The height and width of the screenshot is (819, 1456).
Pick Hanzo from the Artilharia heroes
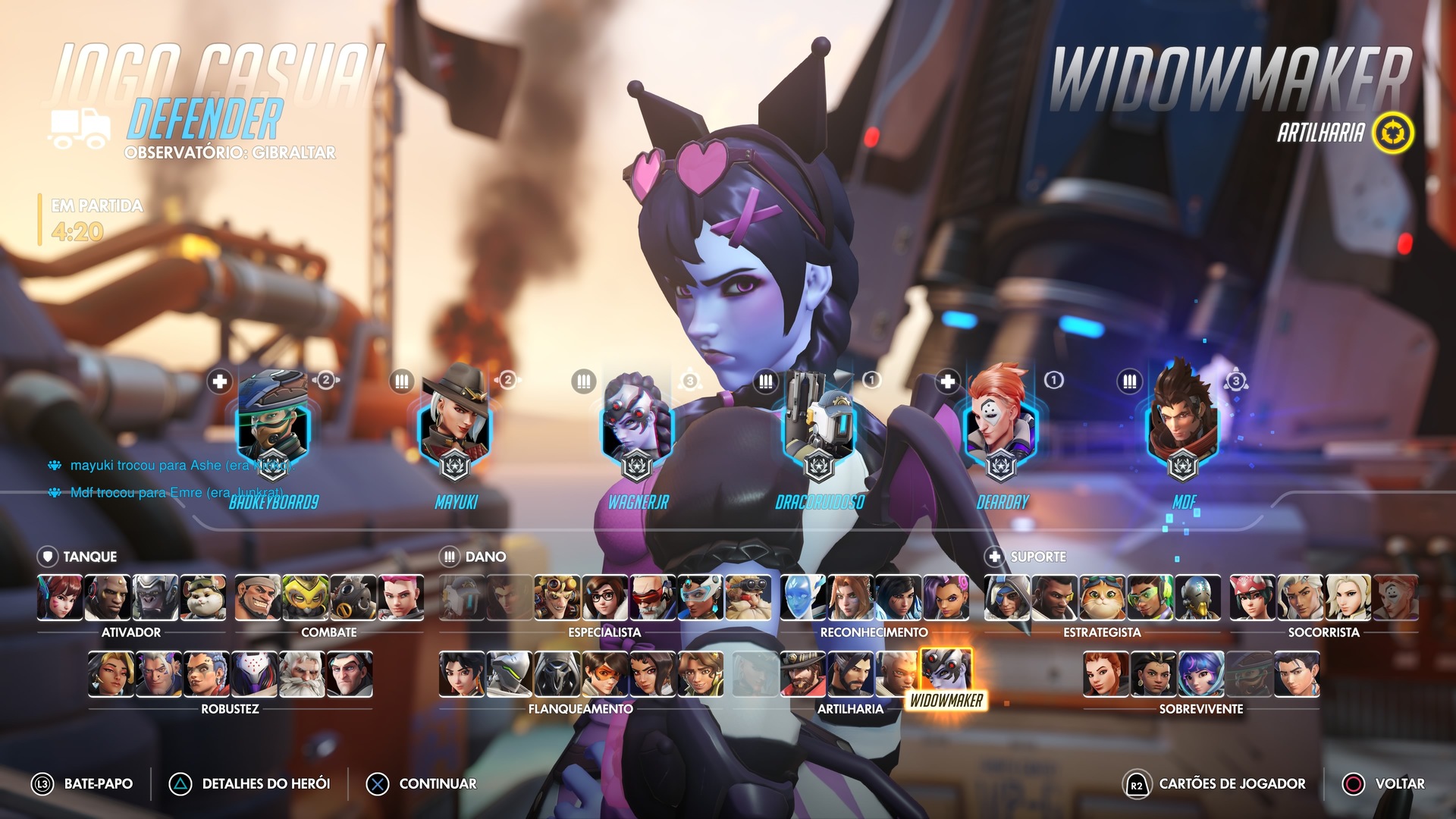850,674
